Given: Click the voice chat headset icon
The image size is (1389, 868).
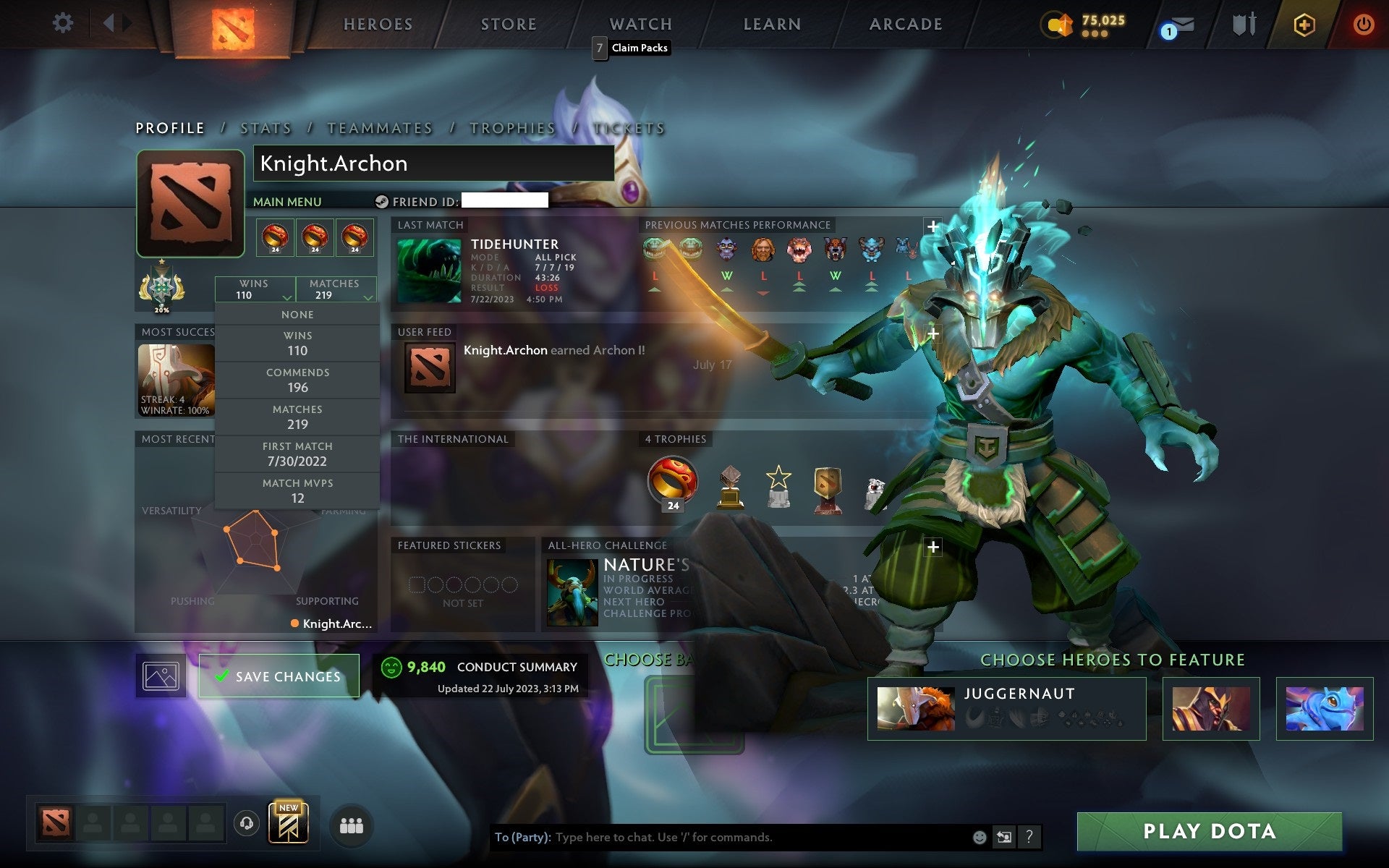Looking at the screenshot, I should (246, 822).
